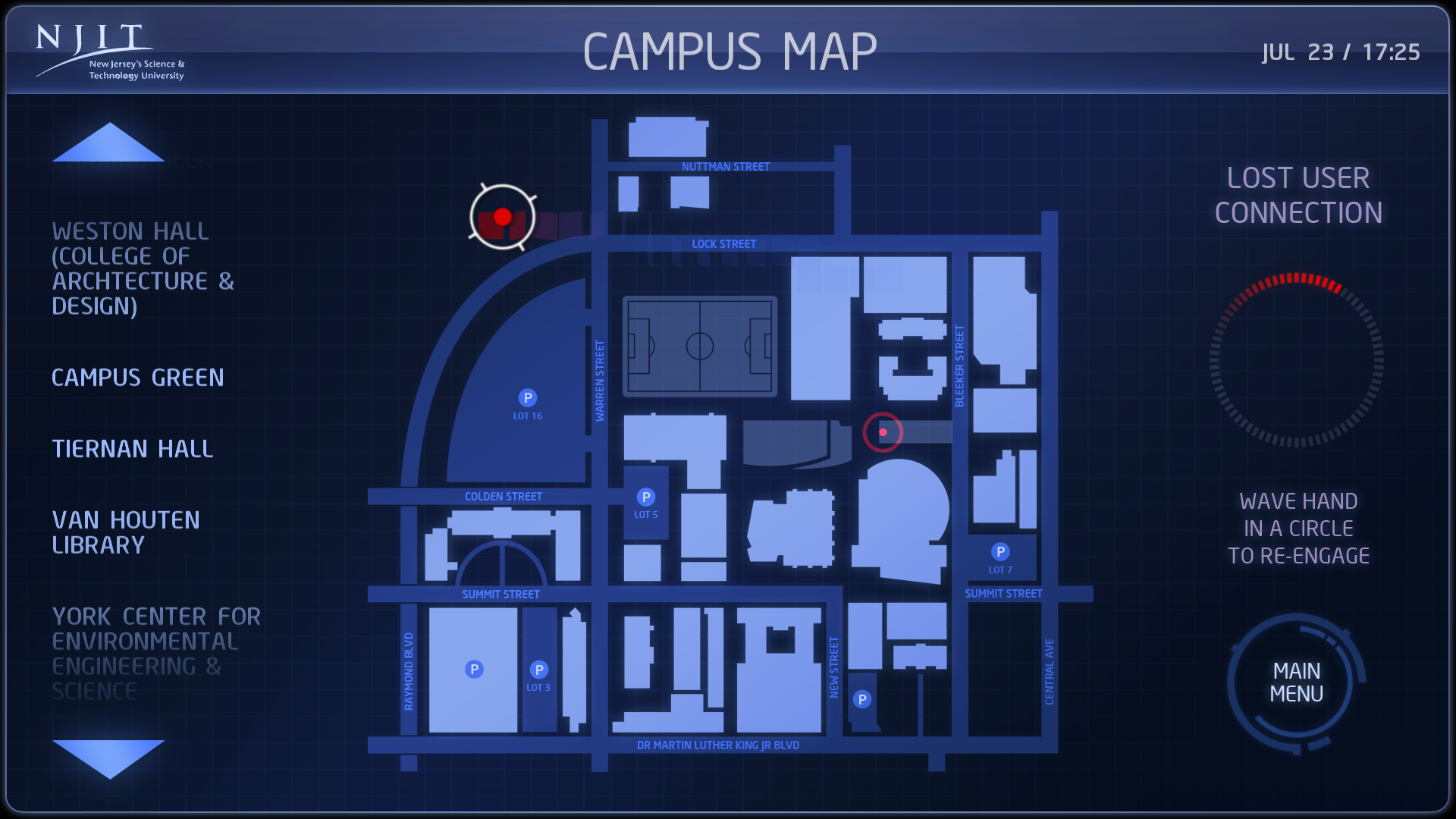Select the Lot 5 parking icon
1456x819 pixels.
646,497
